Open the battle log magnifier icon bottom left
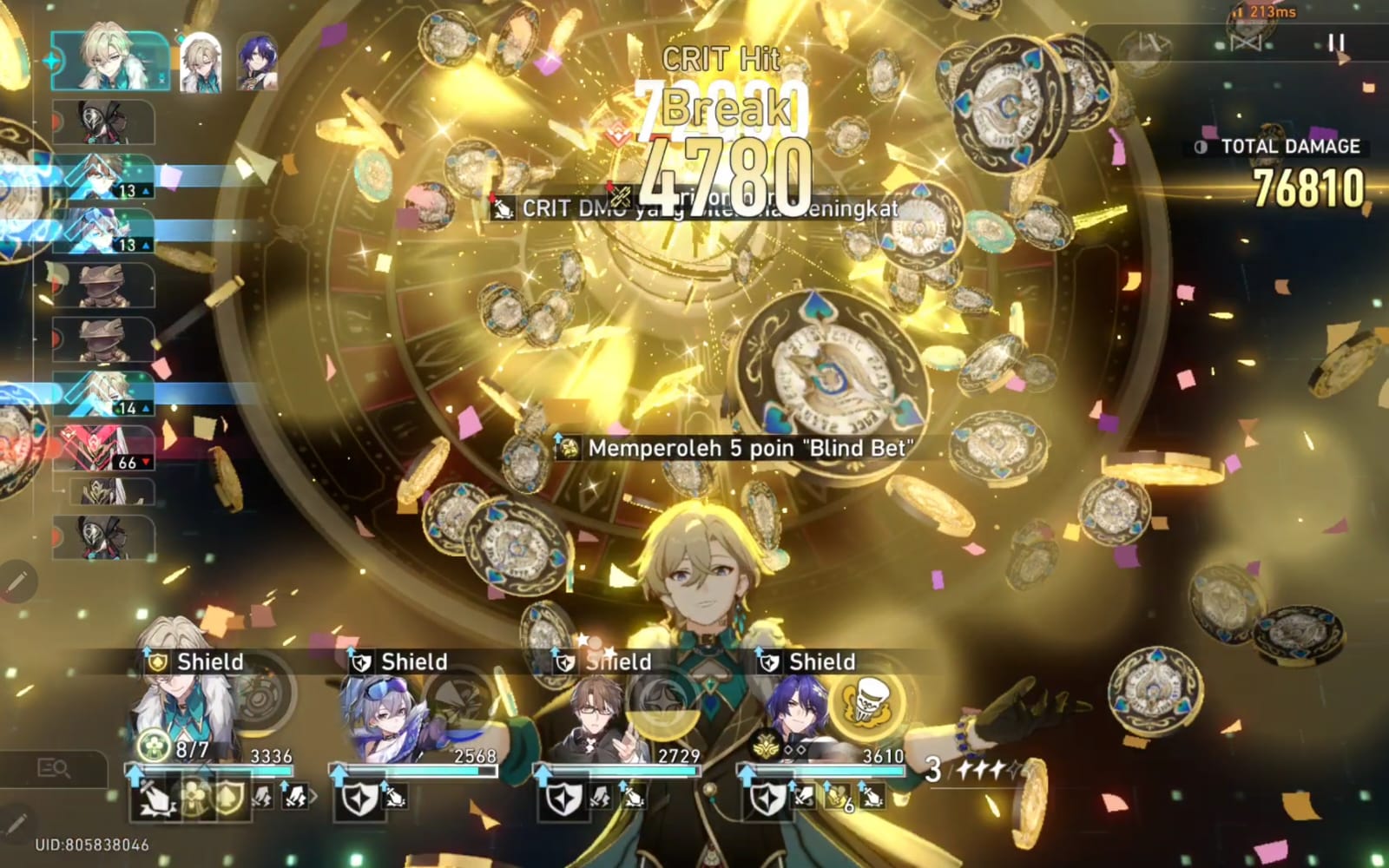The image size is (1389, 868). (54, 769)
